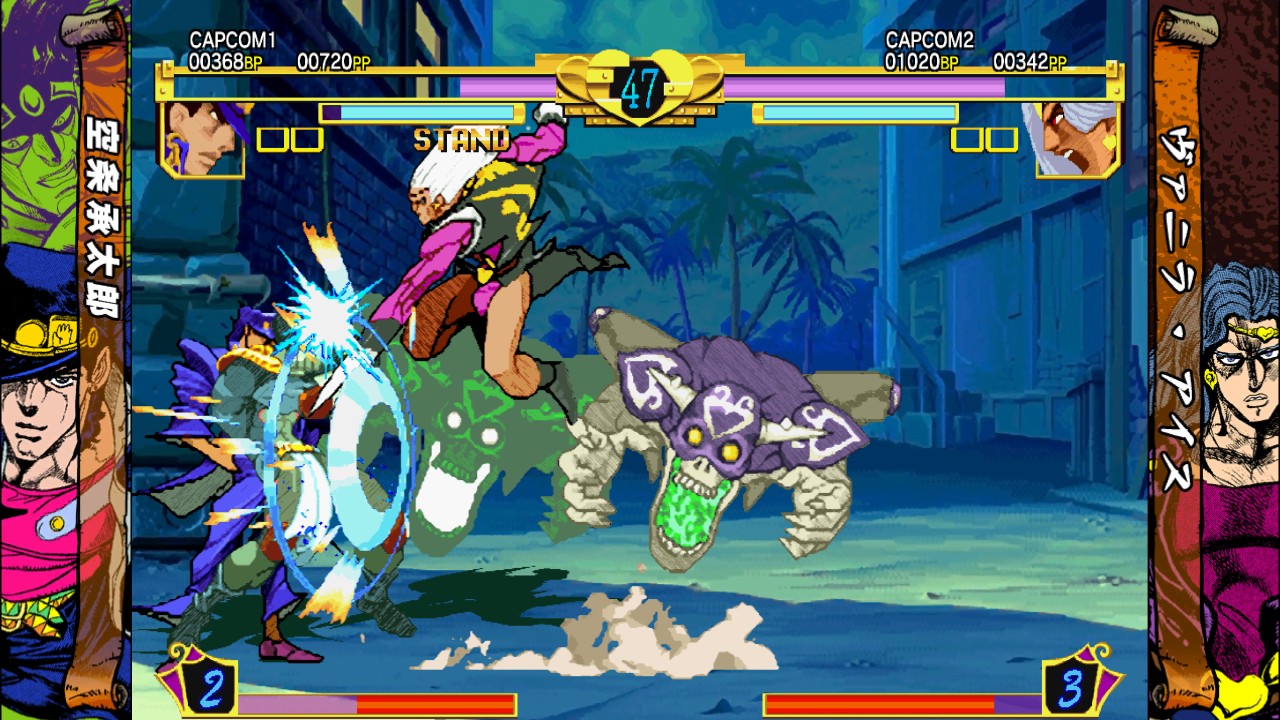This screenshot has width=1280, height=720.
Task: Click Jotaro's portrait in the HUD
Action: point(203,139)
